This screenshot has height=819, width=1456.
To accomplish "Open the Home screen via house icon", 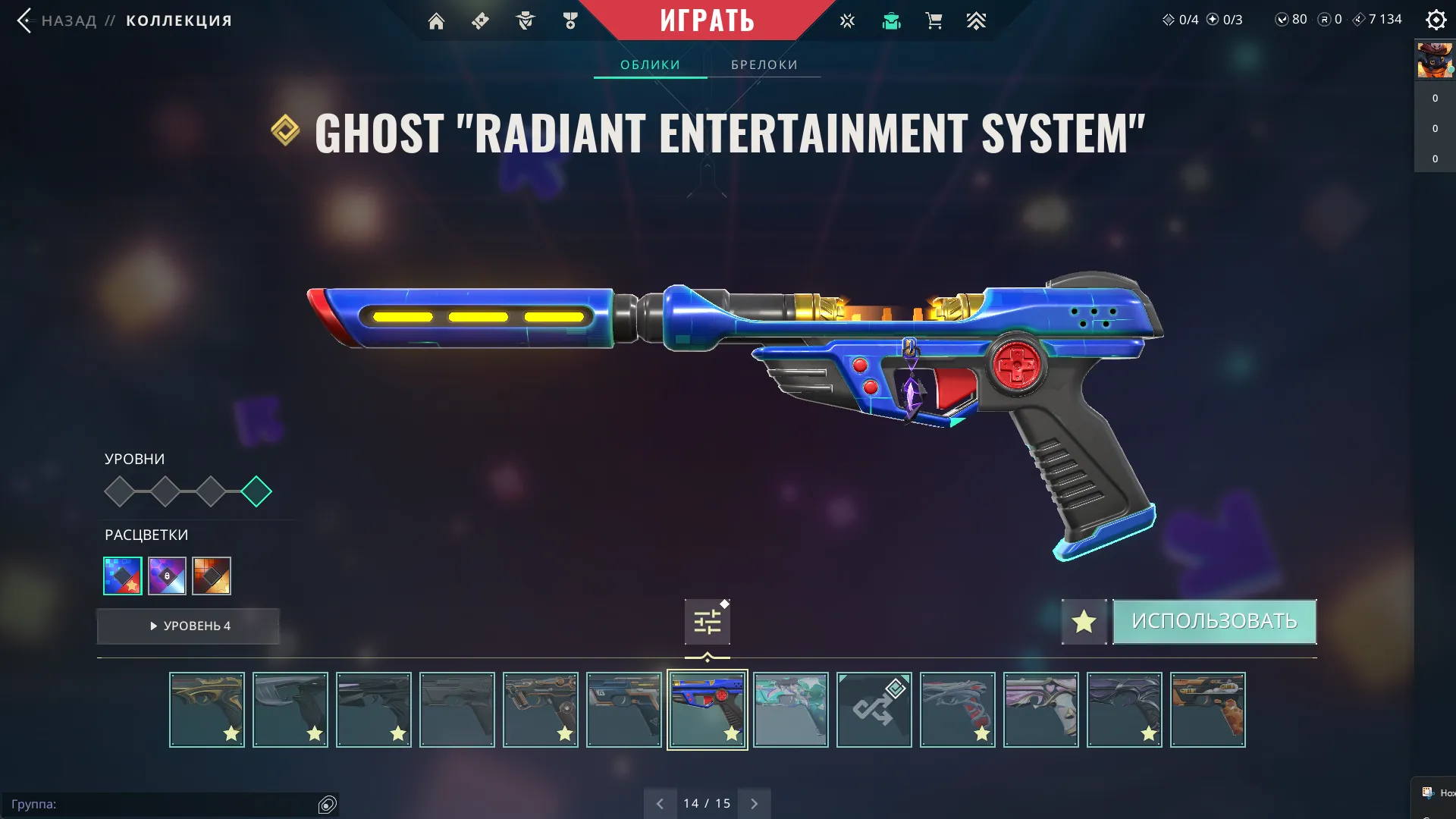I will pyautogui.click(x=436, y=20).
